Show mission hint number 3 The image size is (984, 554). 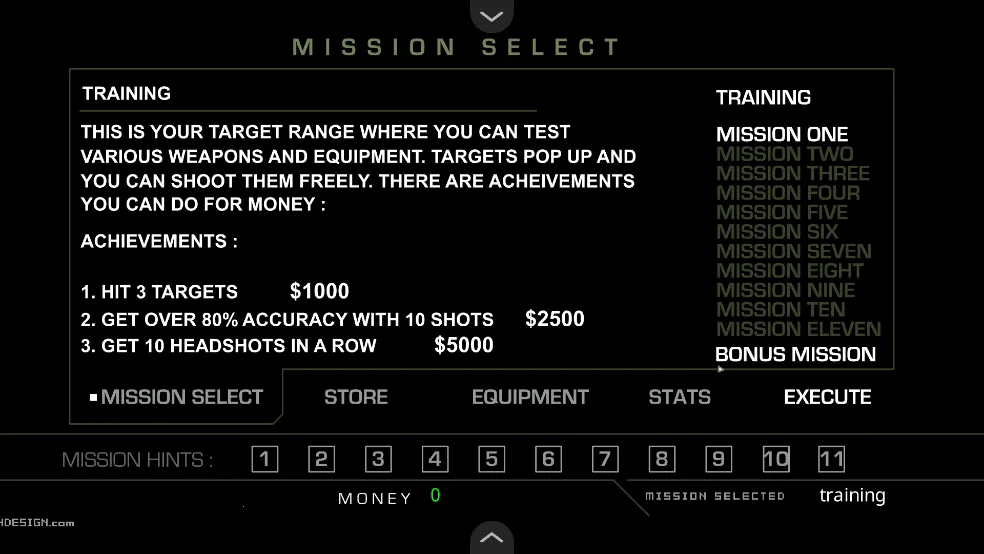point(378,459)
